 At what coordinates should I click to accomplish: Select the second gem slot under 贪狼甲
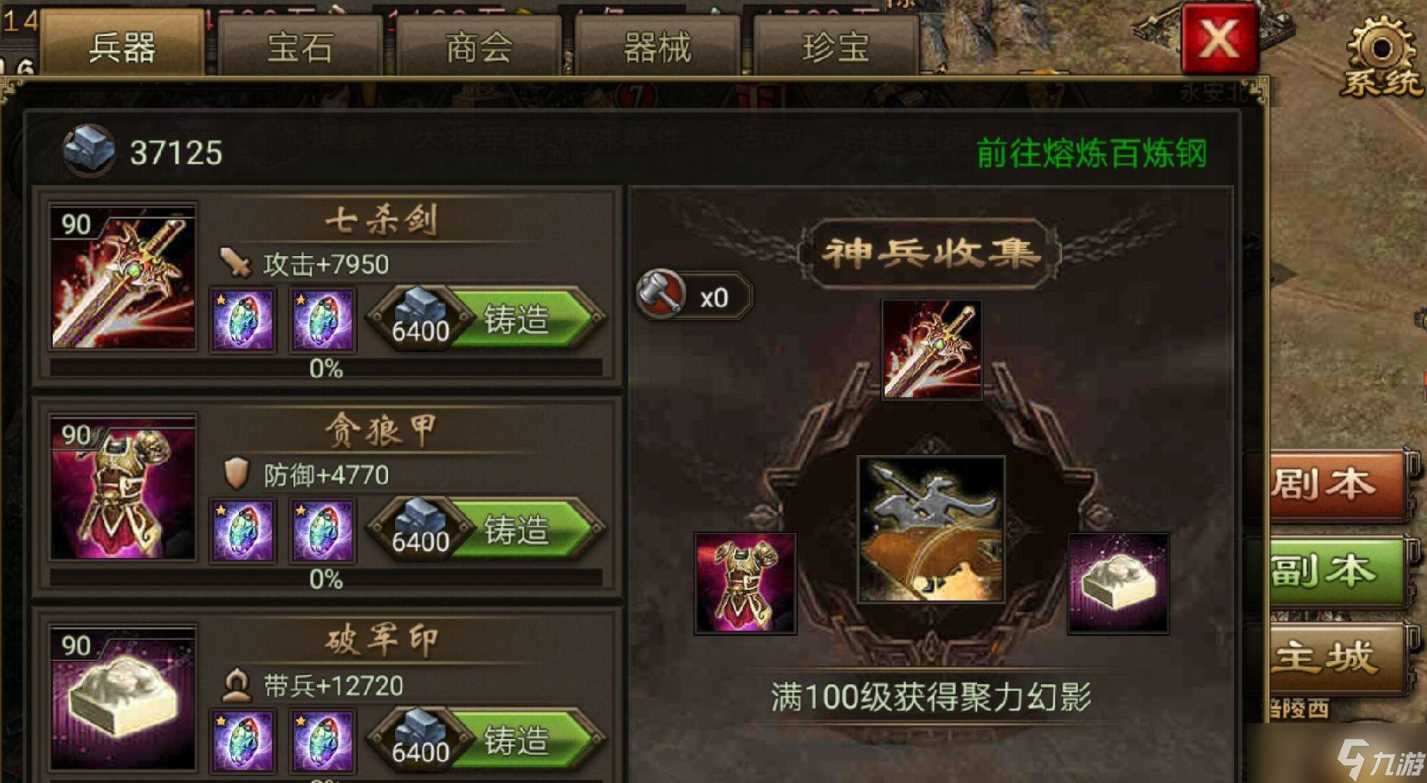pyautogui.click(x=322, y=531)
